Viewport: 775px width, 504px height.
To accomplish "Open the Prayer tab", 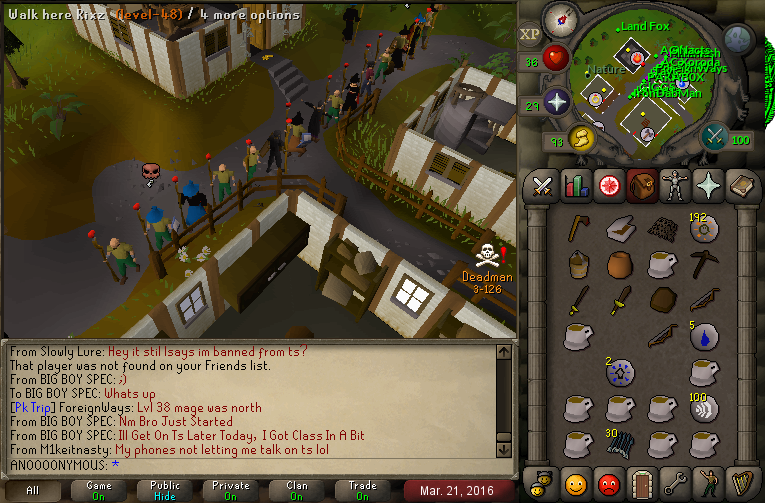I will tap(707, 185).
